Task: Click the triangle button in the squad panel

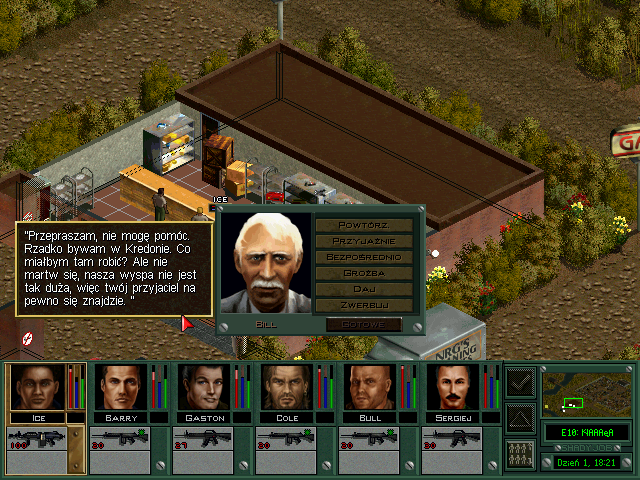Action: (520, 416)
